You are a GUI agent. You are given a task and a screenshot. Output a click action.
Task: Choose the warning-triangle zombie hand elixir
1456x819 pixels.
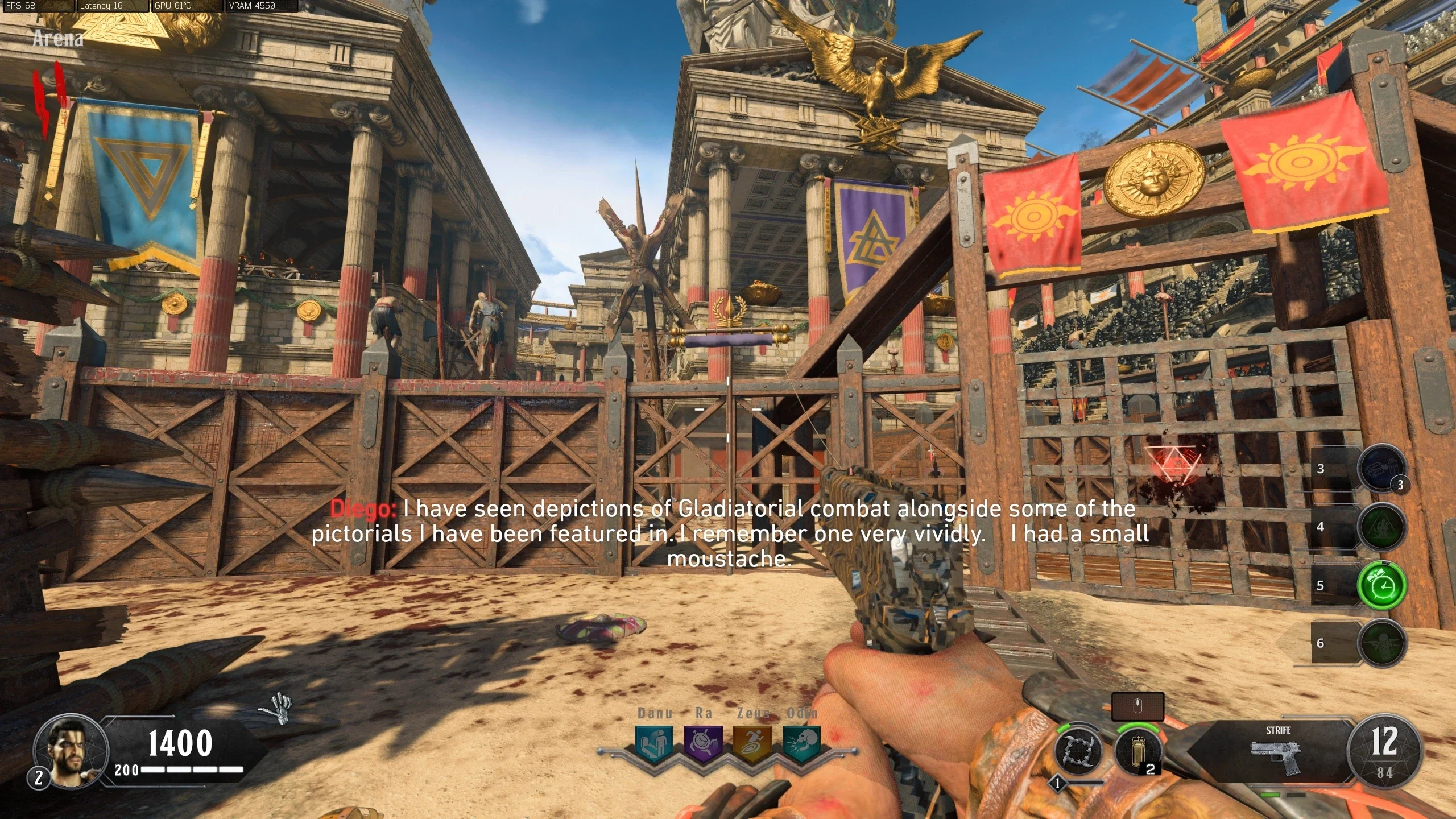pyautogui.click(x=1381, y=527)
